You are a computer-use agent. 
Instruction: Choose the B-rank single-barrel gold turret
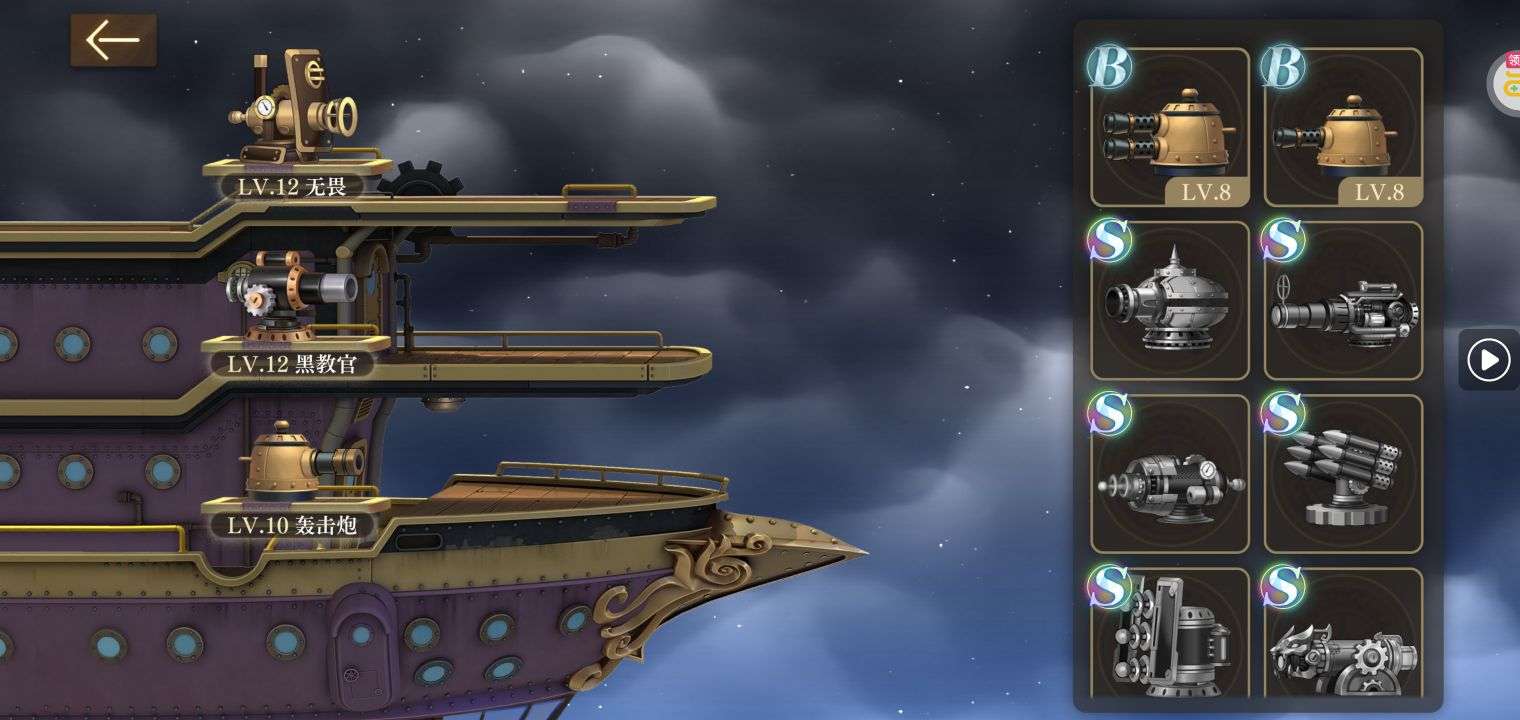1343,128
